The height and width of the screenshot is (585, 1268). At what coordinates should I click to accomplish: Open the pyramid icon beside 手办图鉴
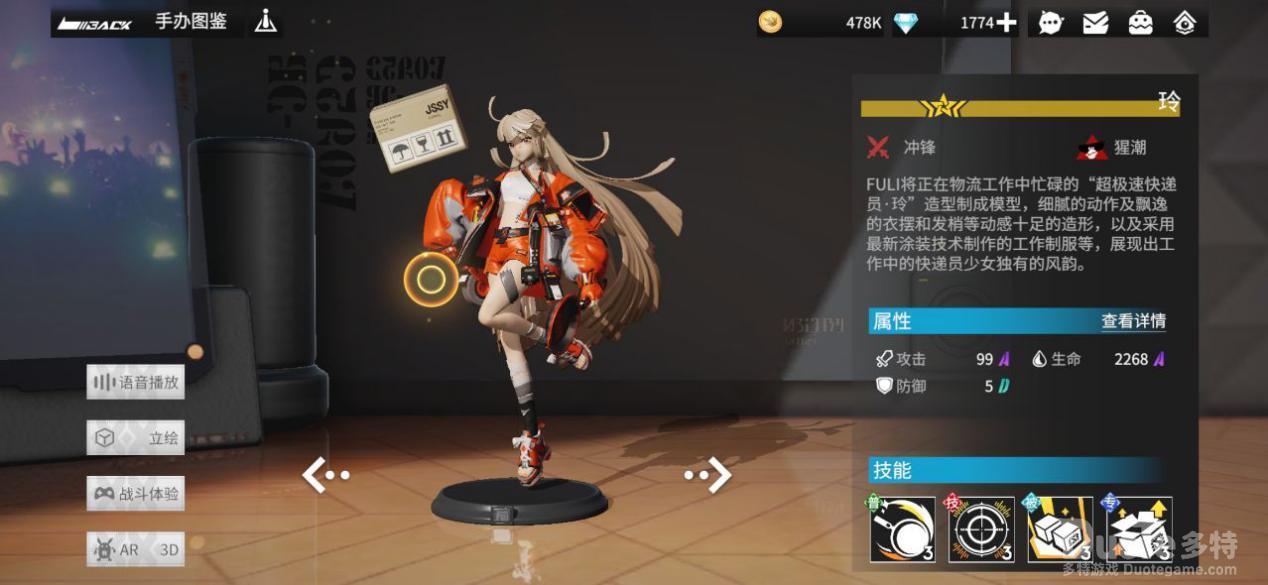[x=265, y=21]
